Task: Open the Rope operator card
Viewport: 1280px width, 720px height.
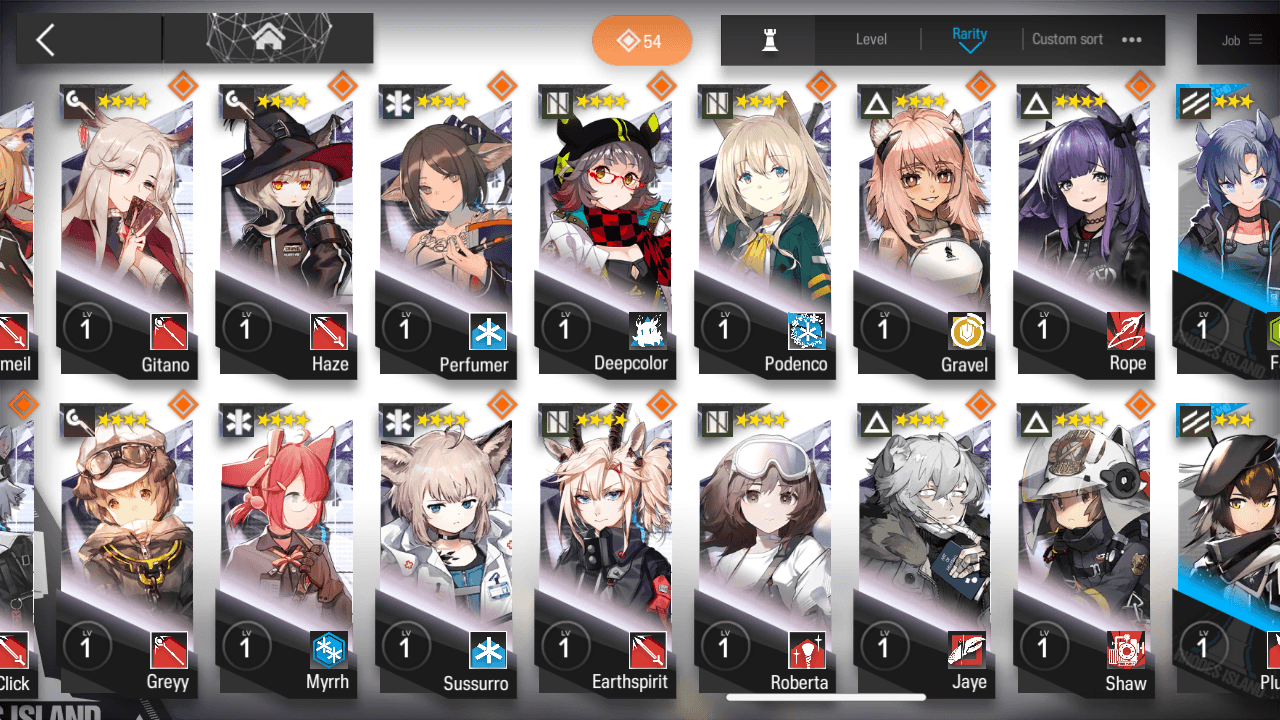Action: pyautogui.click(x=1083, y=230)
